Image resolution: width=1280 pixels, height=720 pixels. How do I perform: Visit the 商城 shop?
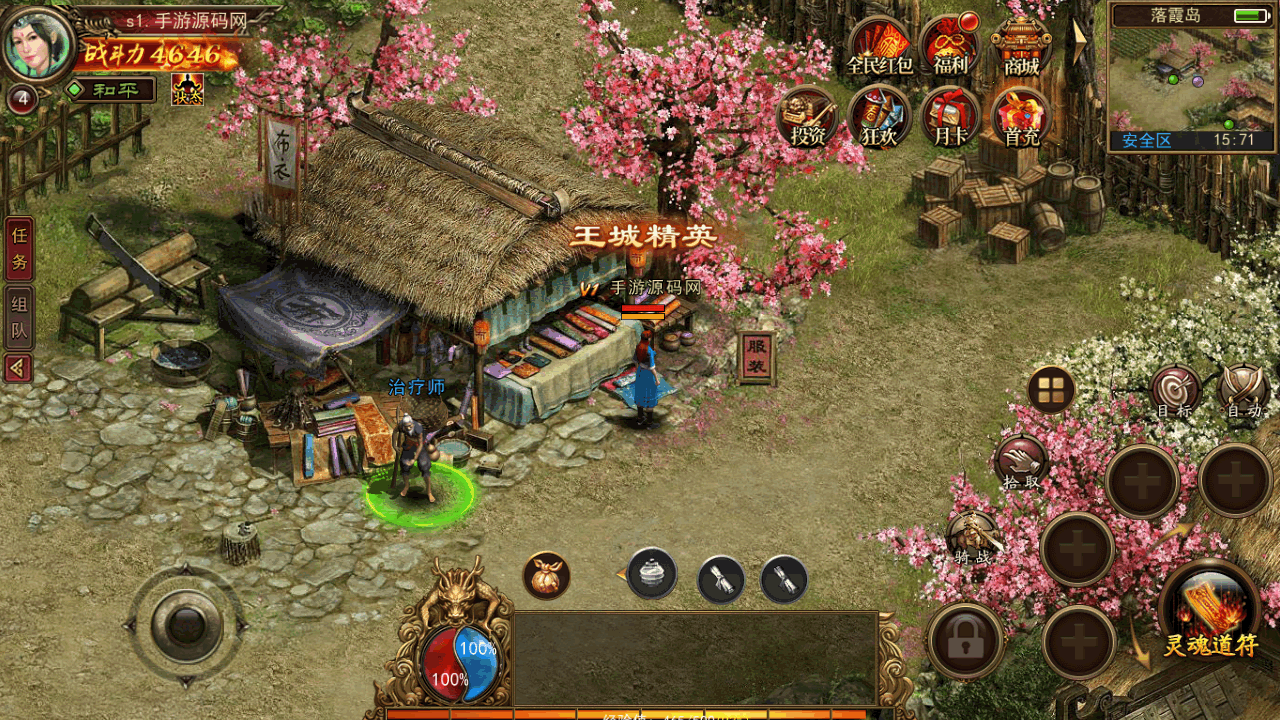tap(1021, 46)
